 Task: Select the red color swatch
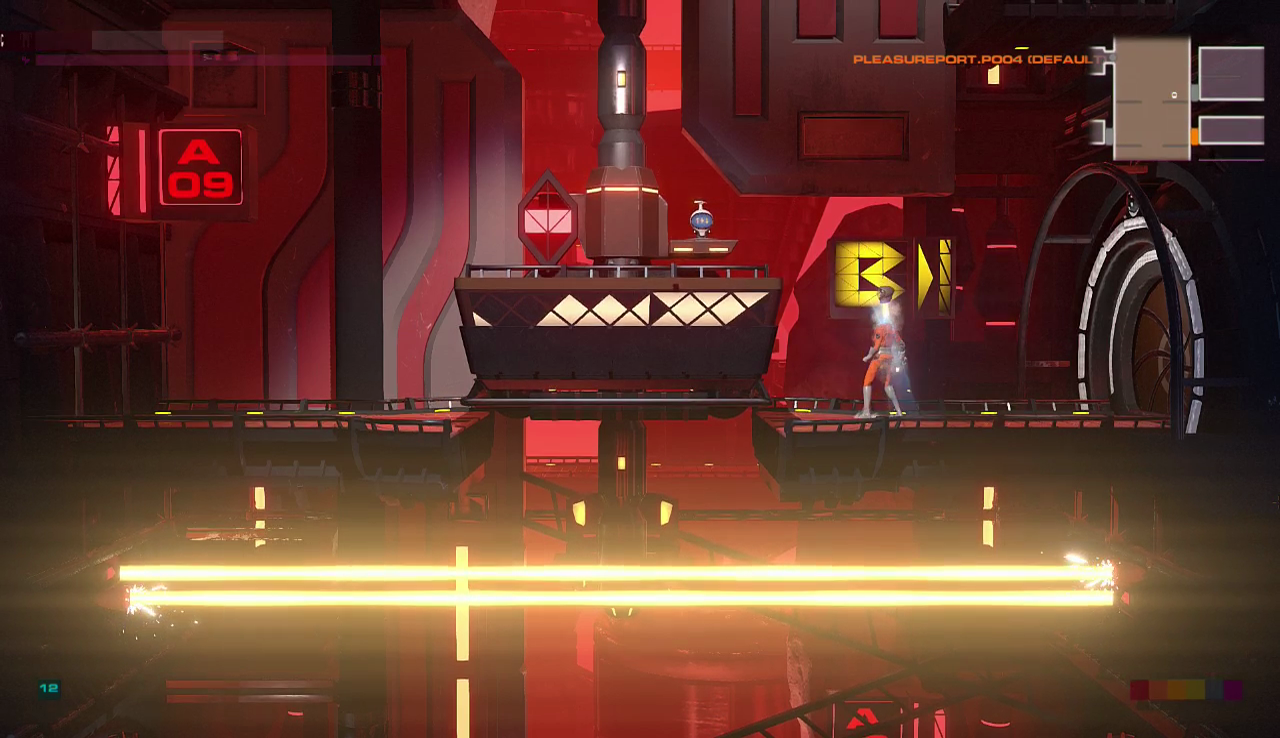pos(1139,690)
